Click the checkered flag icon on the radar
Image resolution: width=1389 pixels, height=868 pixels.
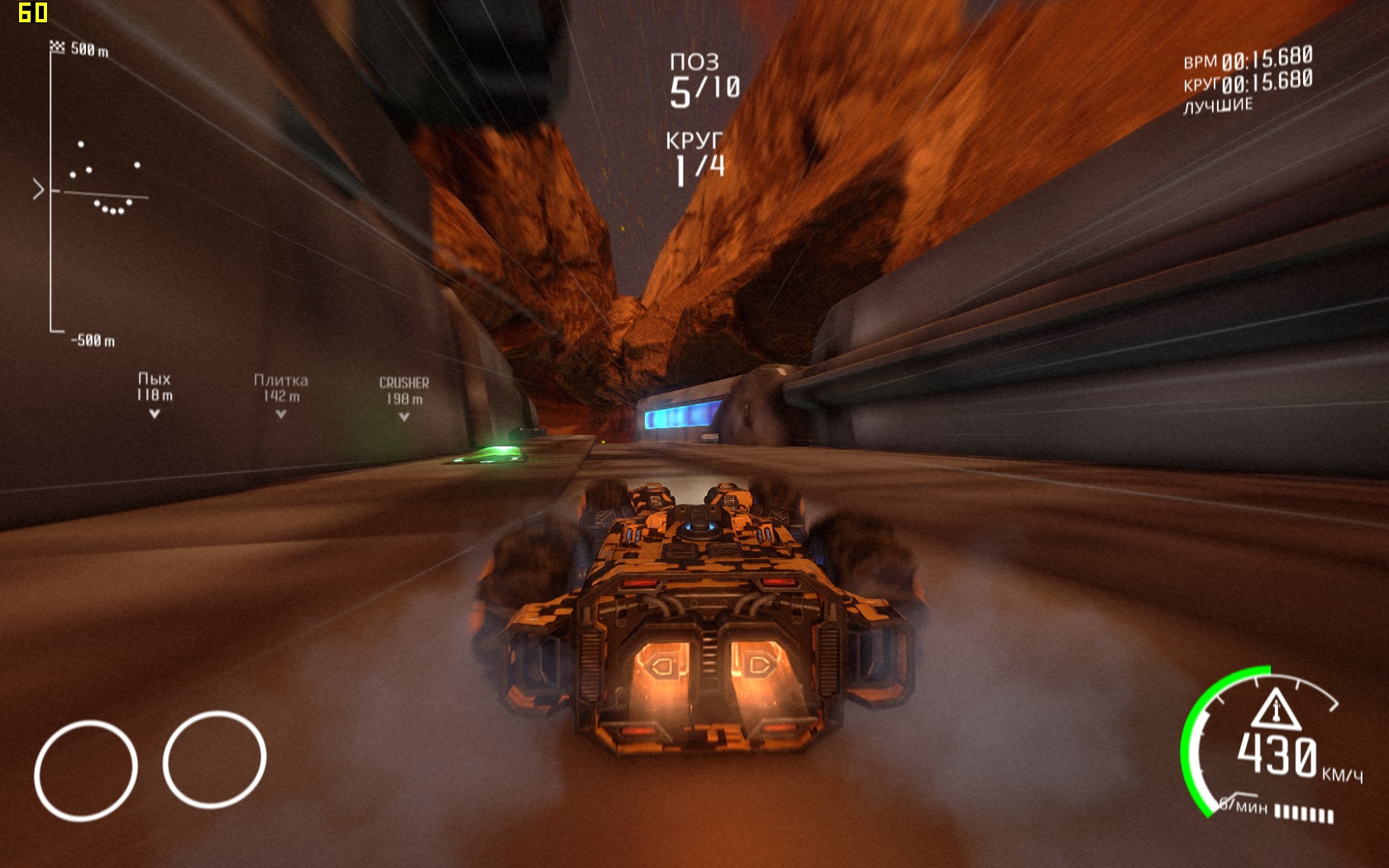(57, 47)
